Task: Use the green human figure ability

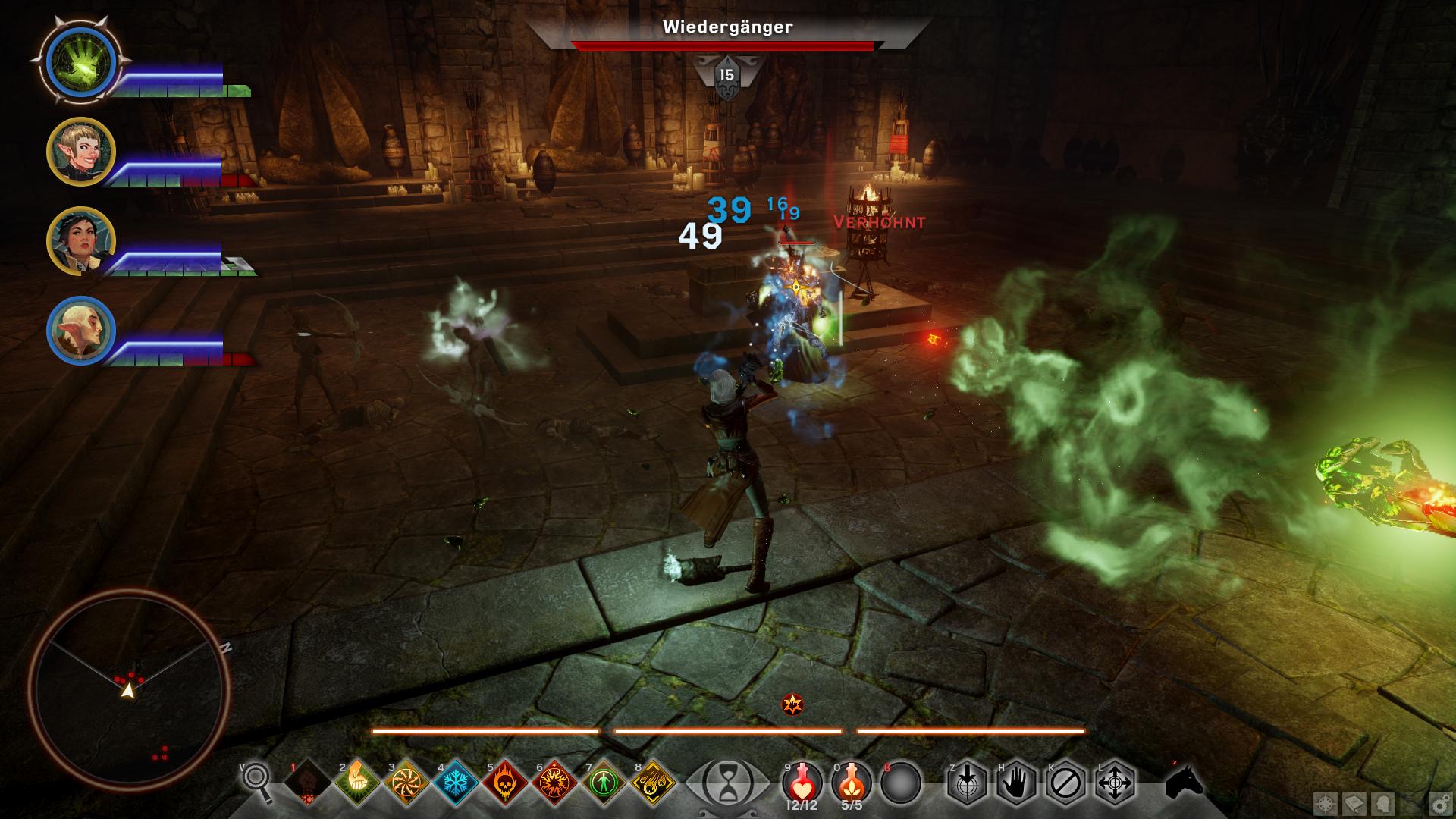Action: click(x=604, y=782)
